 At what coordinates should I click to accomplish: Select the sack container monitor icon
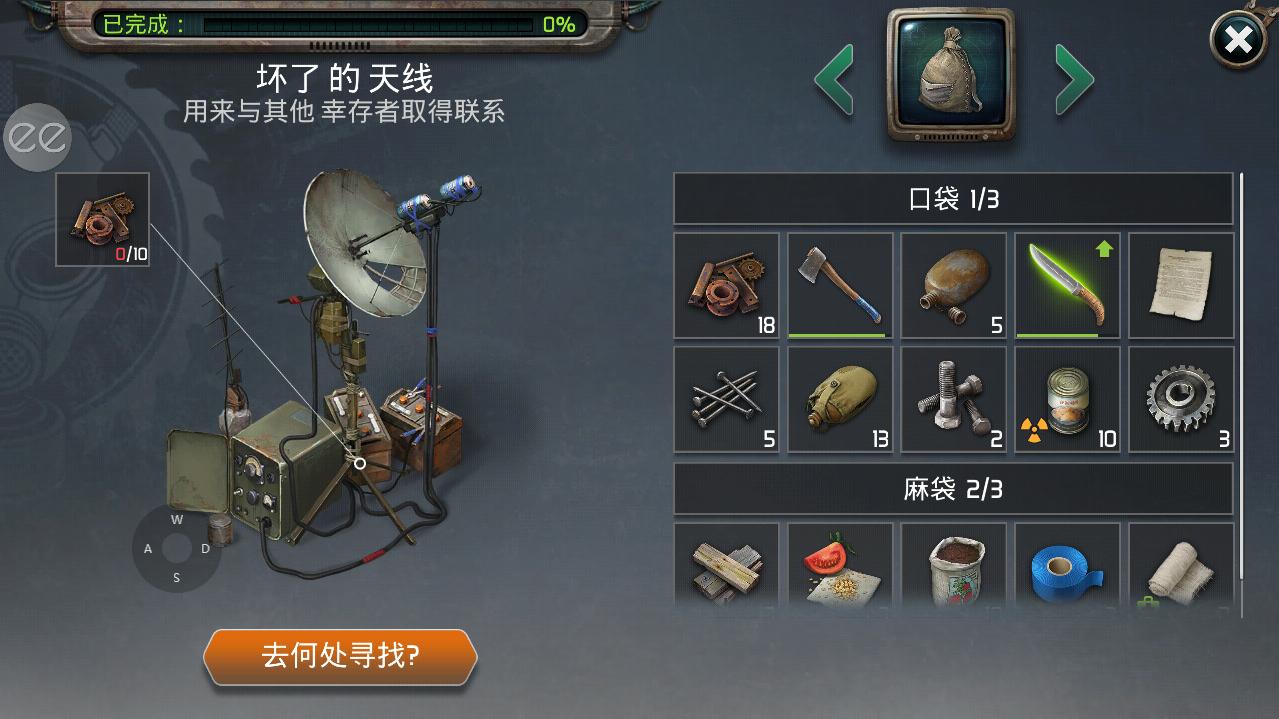click(950, 76)
